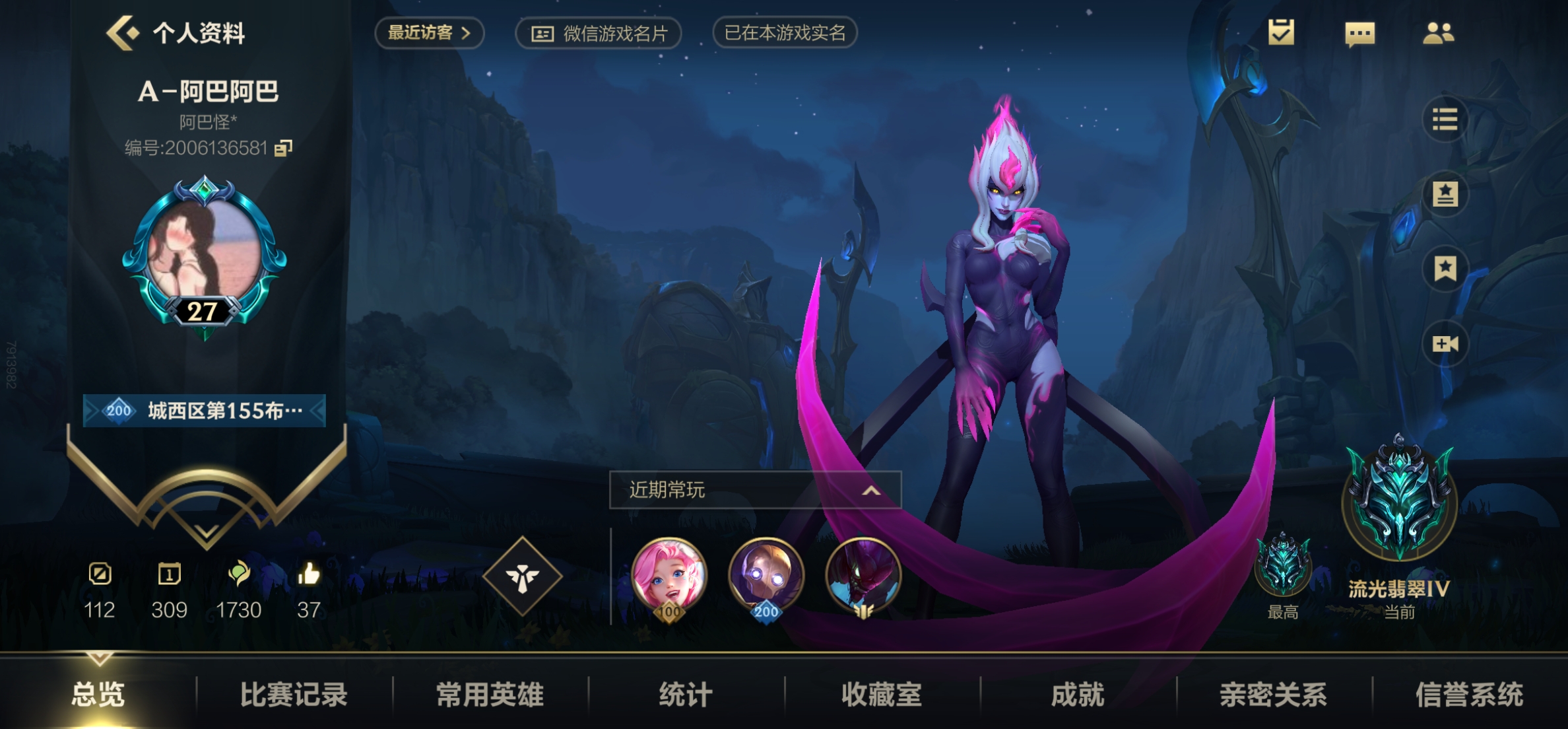Go back using the 个人资料 arrow
Image resolution: width=1568 pixels, height=729 pixels.
pyautogui.click(x=123, y=32)
